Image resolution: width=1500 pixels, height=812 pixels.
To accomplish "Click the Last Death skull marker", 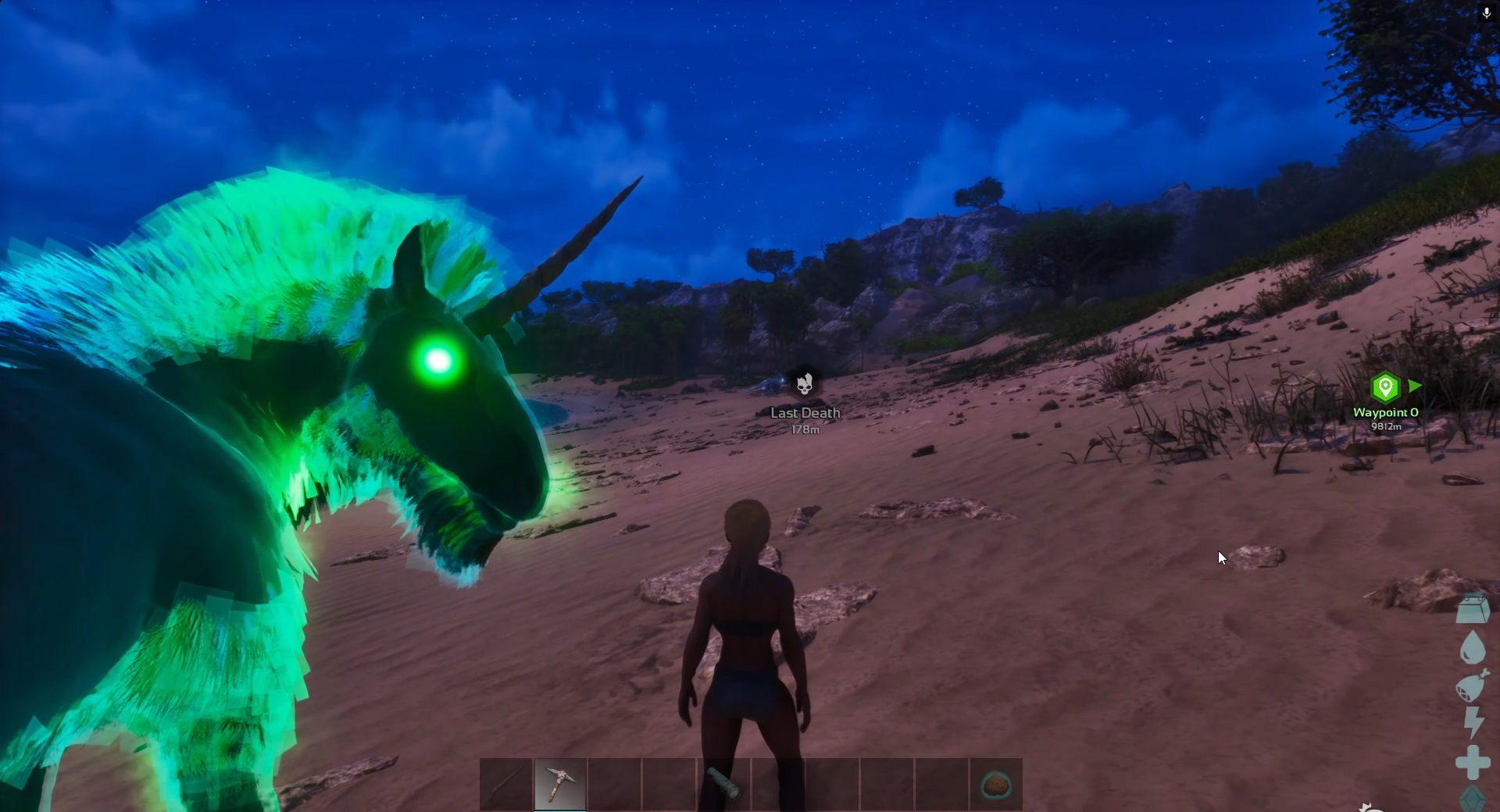I will 805,383.
